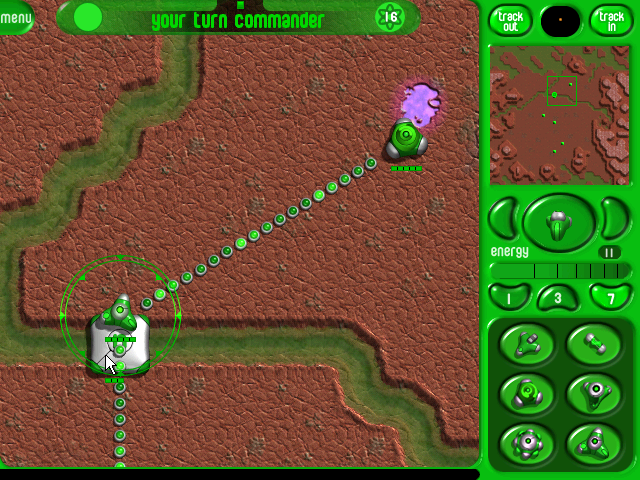Click the Track In button
Viewport: 640px width, 480px height.
(x=610, y=19)
